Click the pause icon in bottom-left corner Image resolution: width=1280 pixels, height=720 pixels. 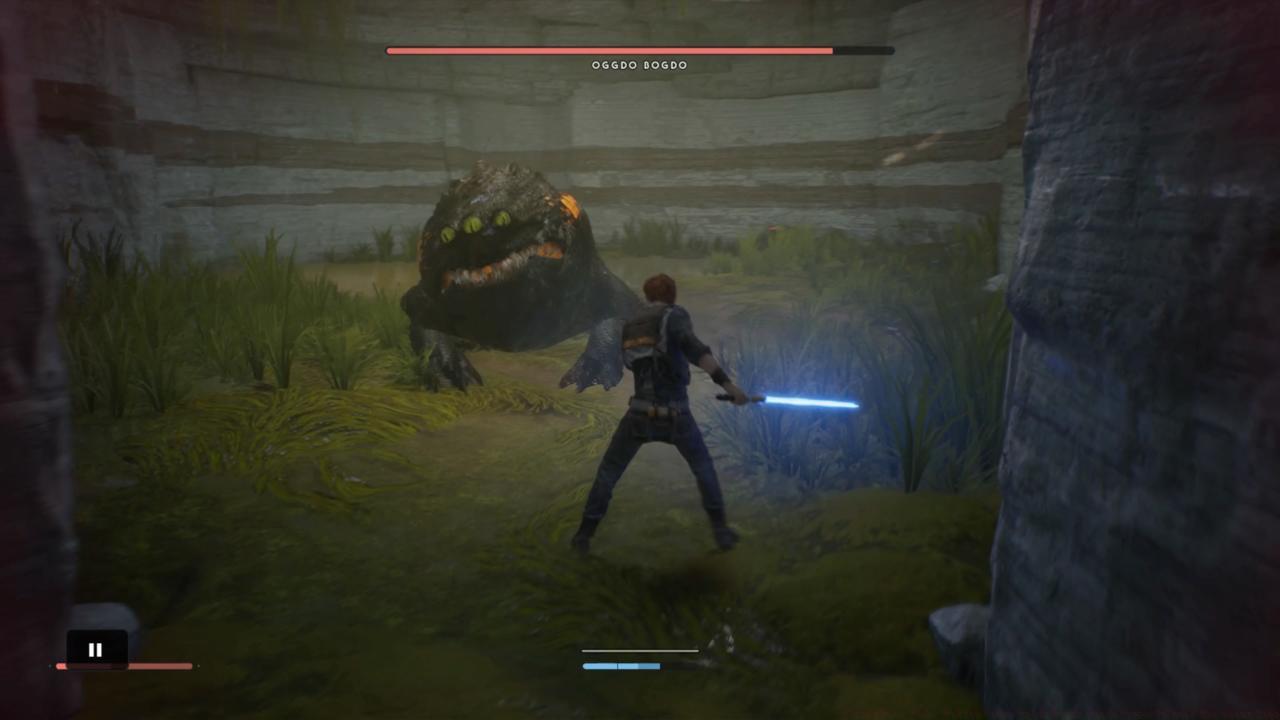[95, 649]
